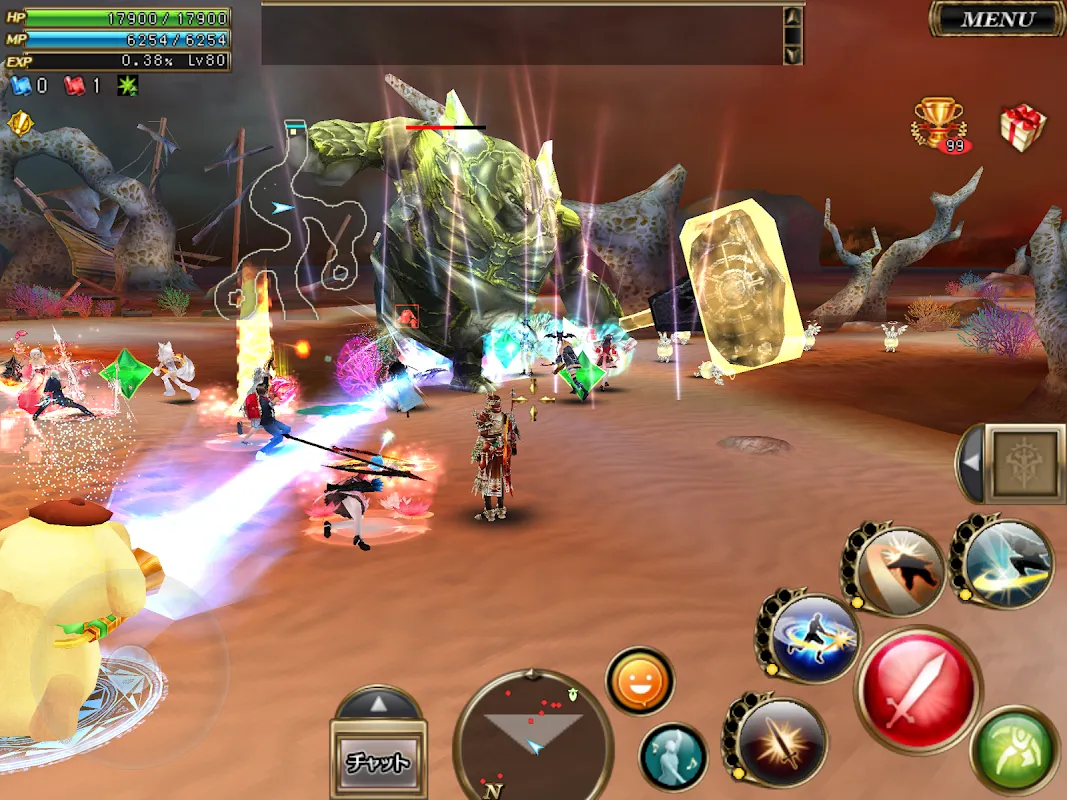1067x800 pixels.
Task: Expand the side panel left arrow
Action: pyautogui.click(x=968, y=463)
